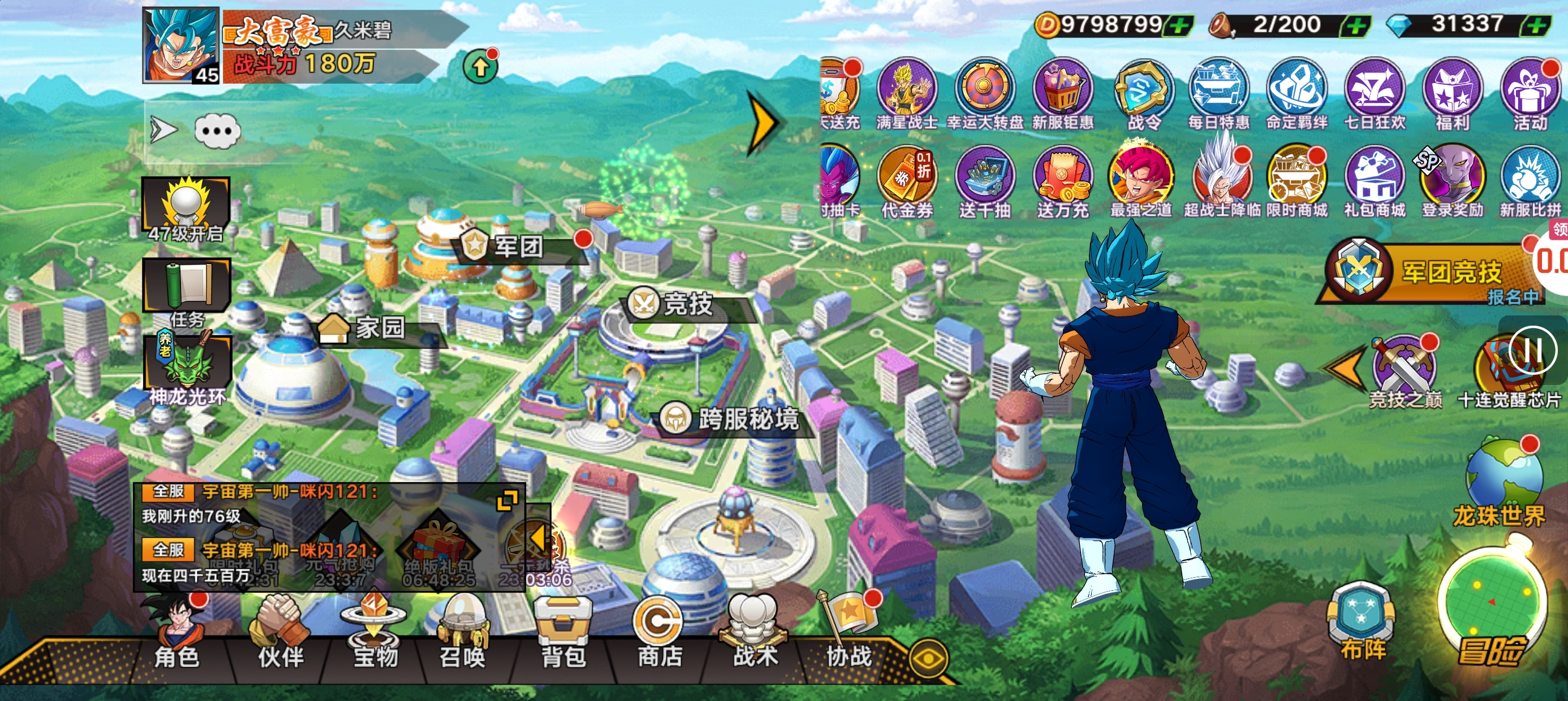Open 跨服秘境 cross-server realm

[x=746, y=419]
